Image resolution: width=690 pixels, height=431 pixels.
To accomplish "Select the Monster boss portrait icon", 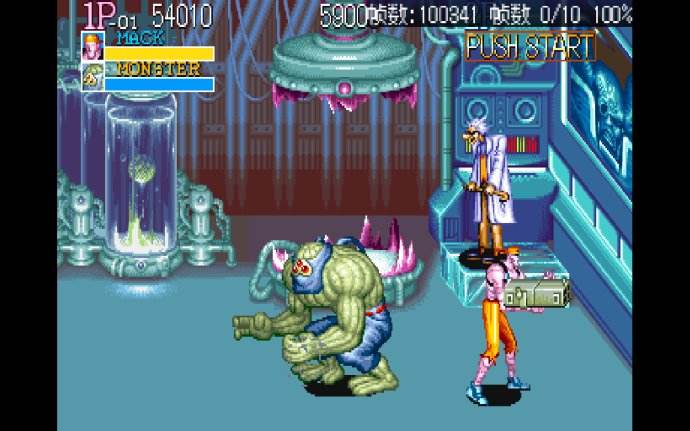I will (x=93, y=76).
